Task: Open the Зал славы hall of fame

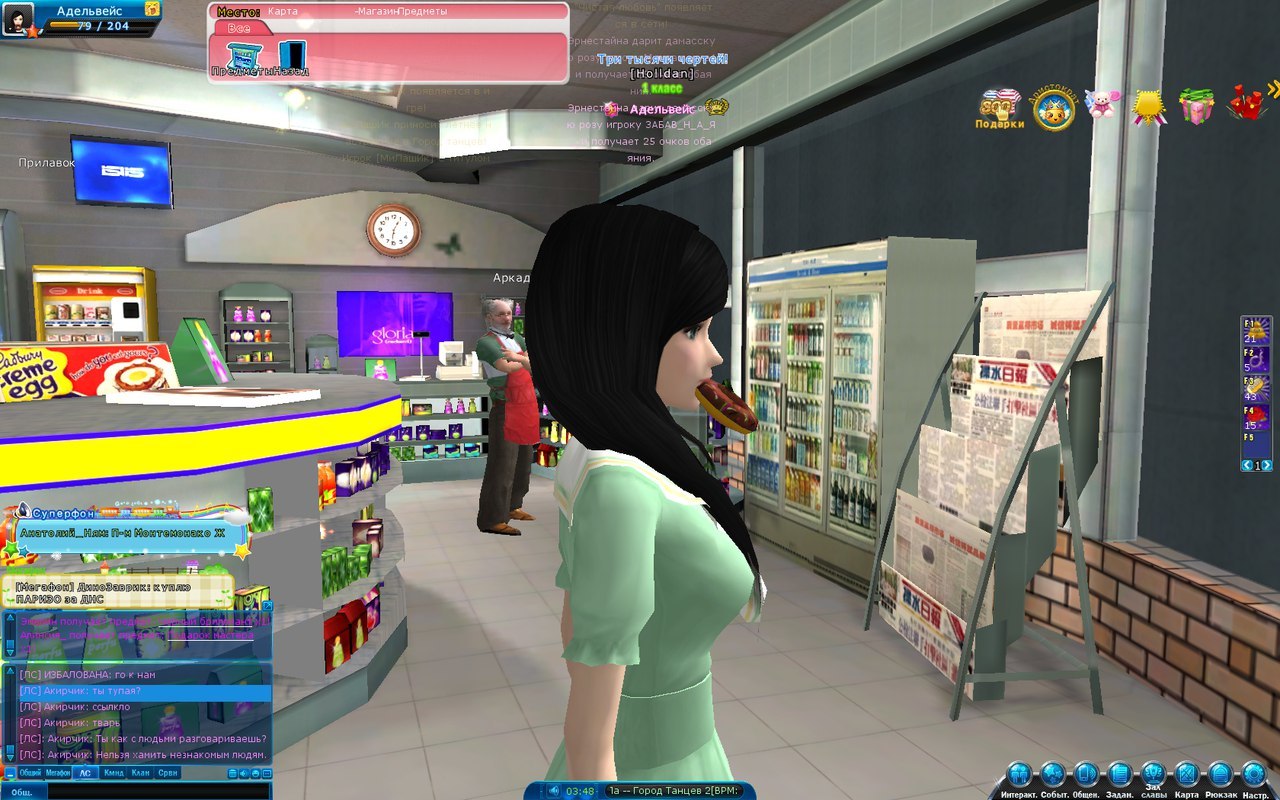Action: [x=1153, y=772]
